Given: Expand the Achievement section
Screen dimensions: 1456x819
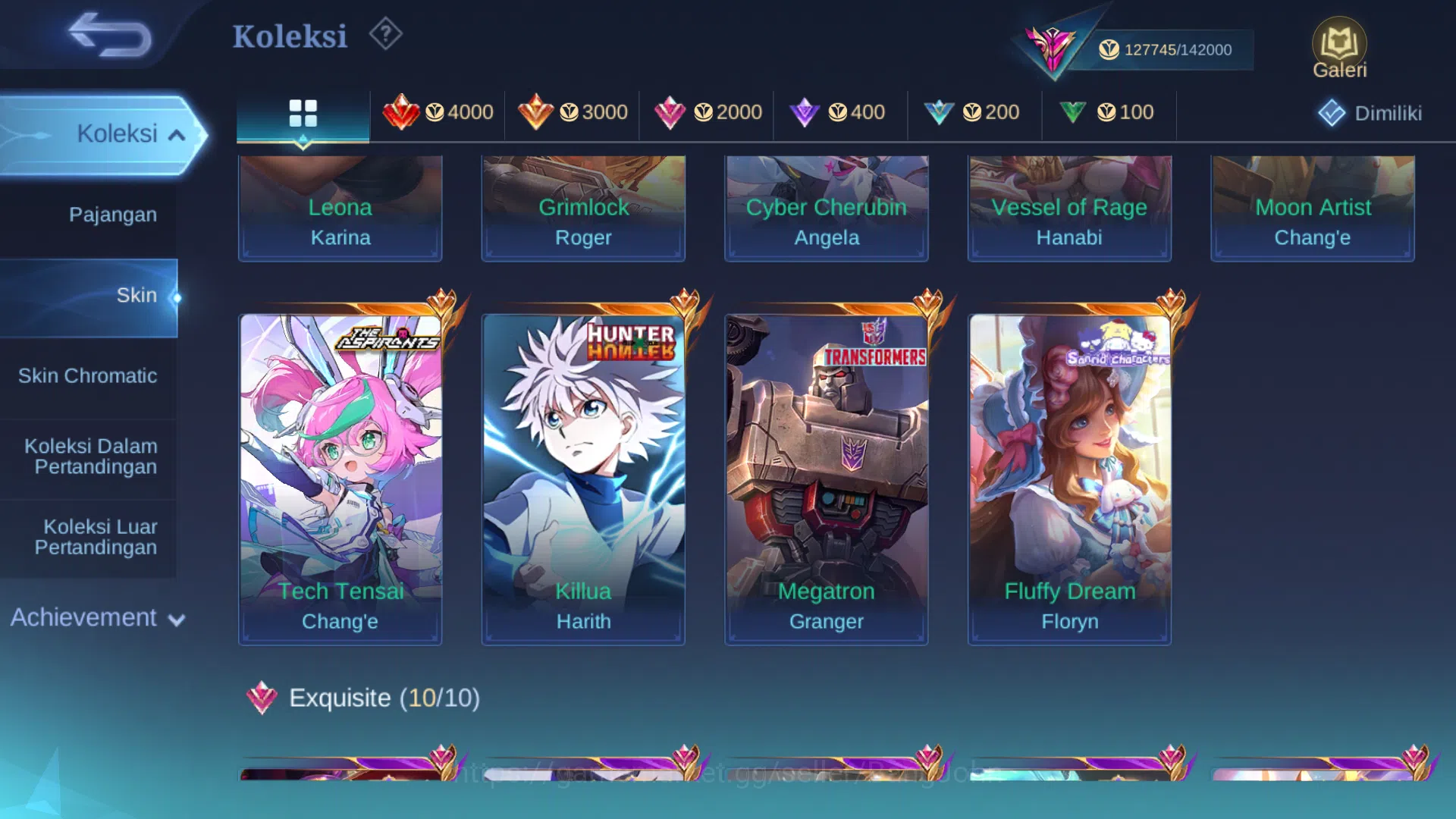Looking at the screenshot, I should 95,618.
